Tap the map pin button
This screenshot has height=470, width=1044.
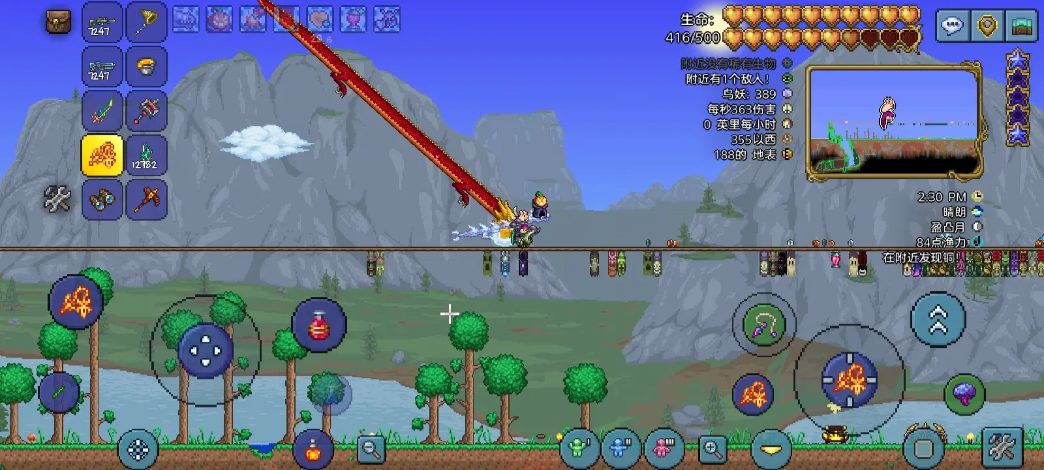(x=988, y=25)
